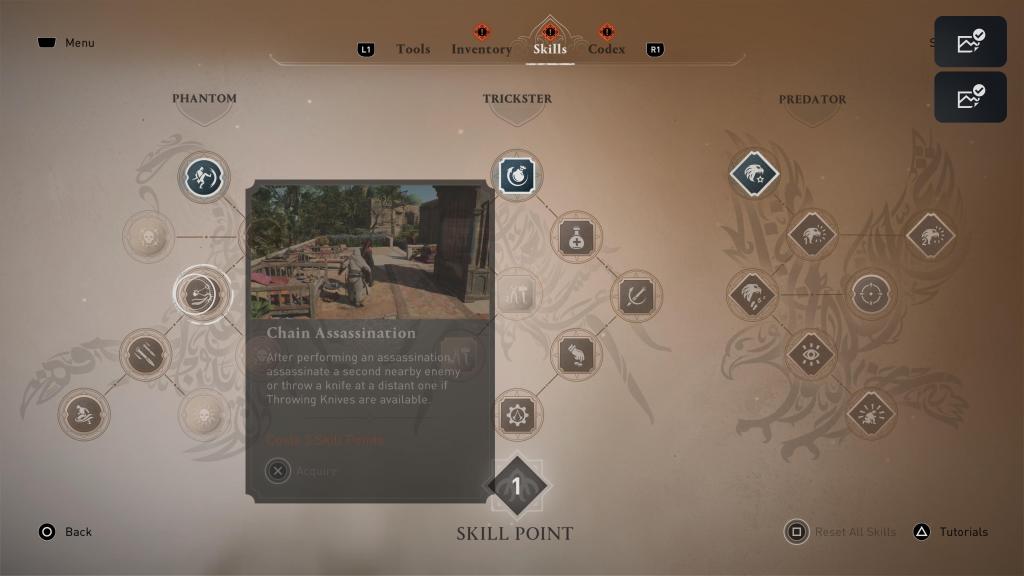Viewport: 1024px width, 576px height.
Task: Select the Skills tab
Action: (x=549, y=49)
